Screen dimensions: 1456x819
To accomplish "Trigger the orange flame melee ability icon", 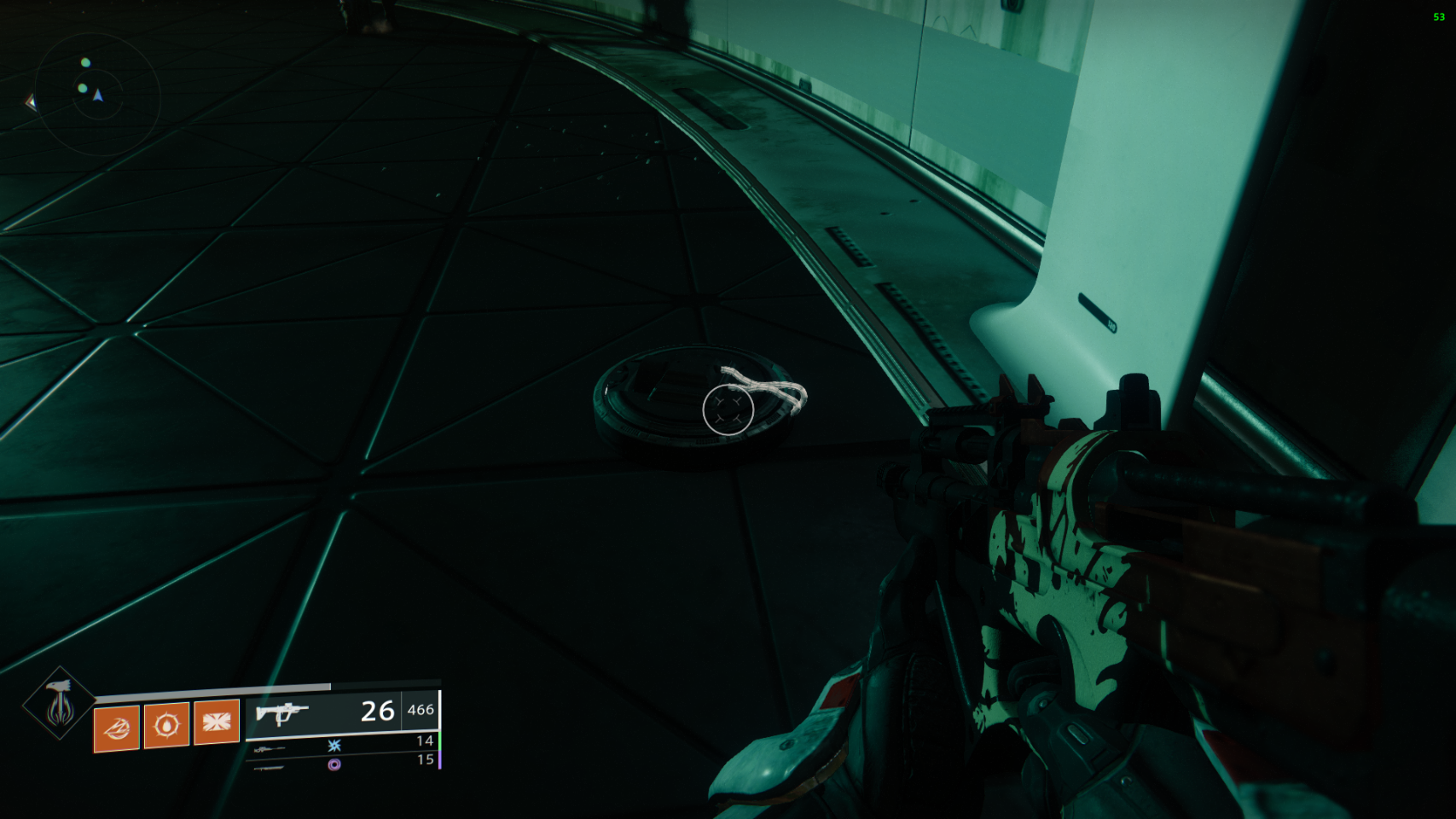I will (117, 728).
